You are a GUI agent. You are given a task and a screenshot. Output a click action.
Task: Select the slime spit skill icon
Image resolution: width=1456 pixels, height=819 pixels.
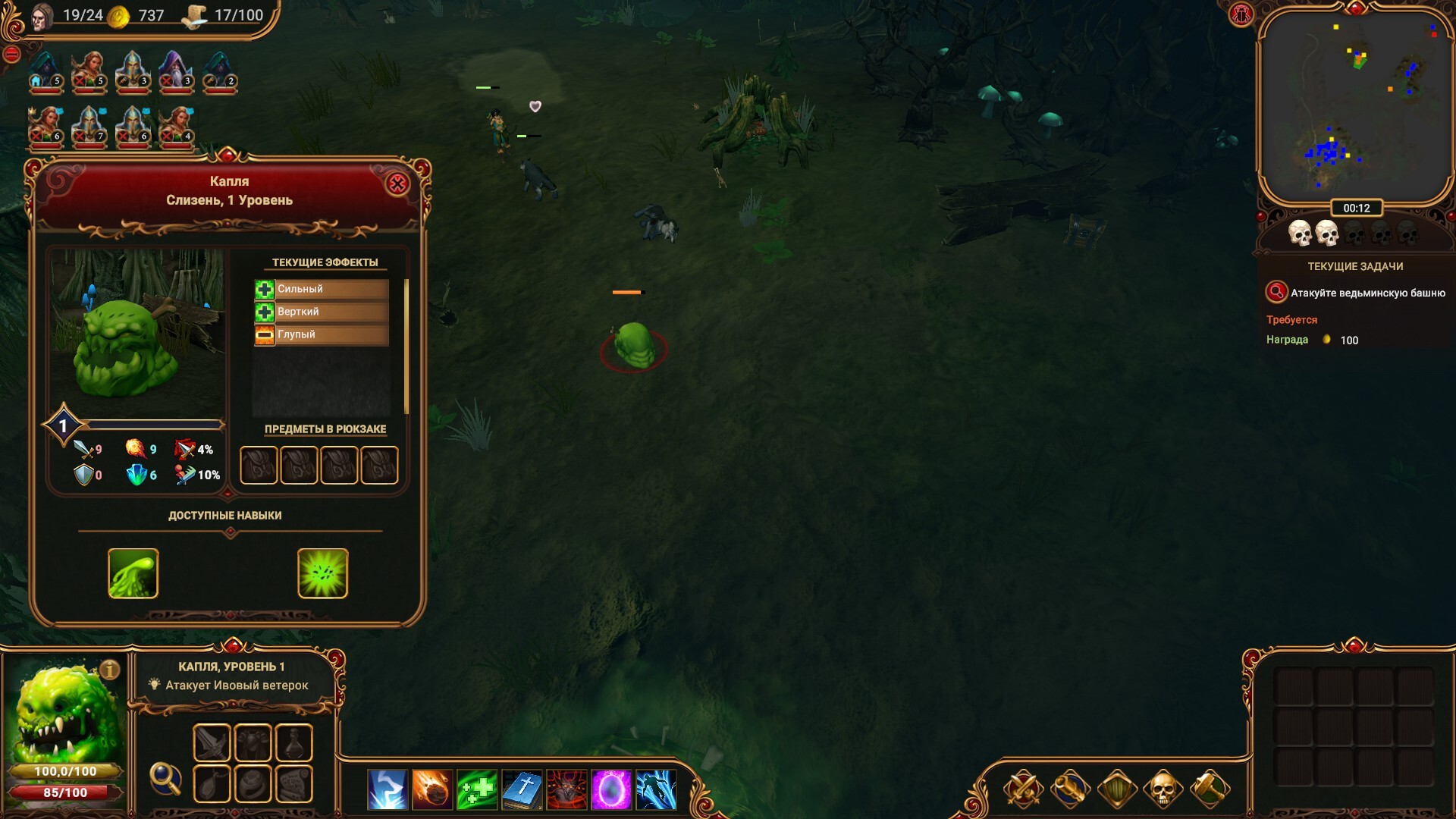click(x=133, y=573)
